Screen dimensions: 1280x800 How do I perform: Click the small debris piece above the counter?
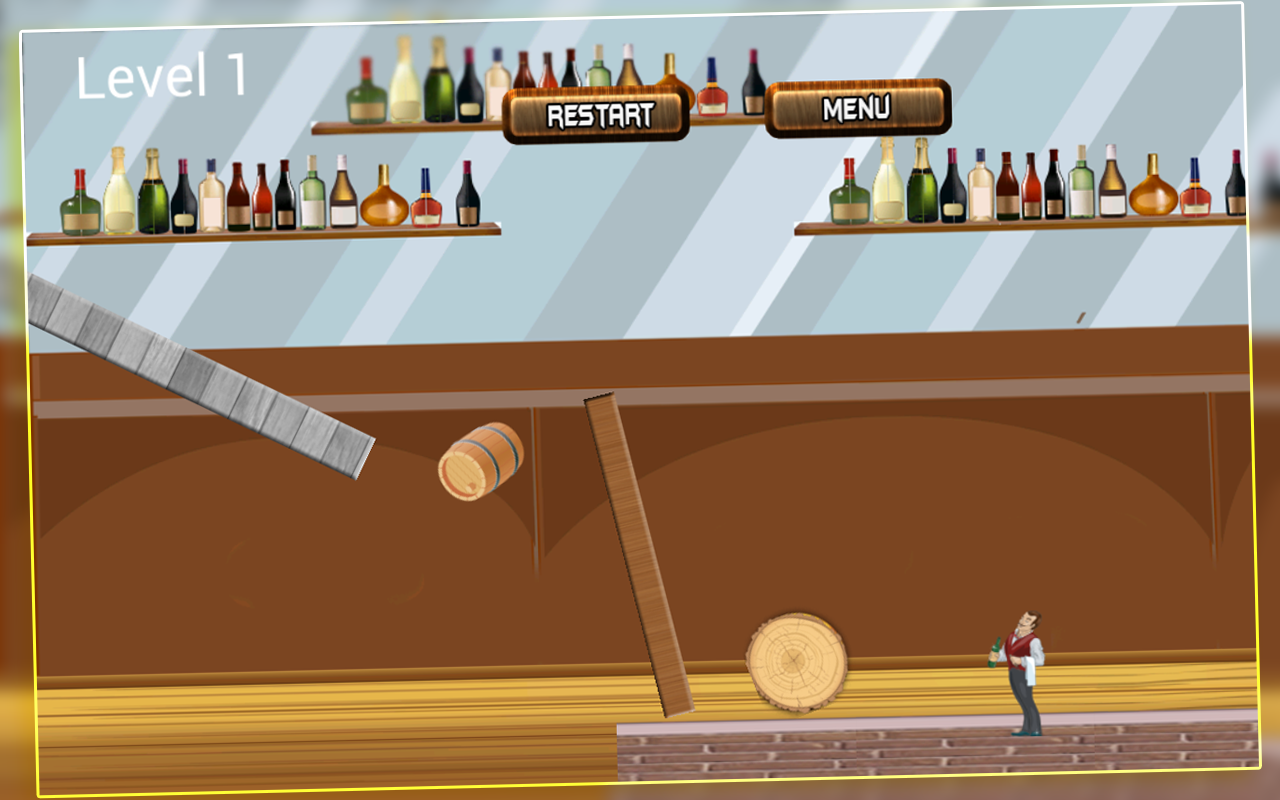pyautogui.click(x=1081, y=315)
